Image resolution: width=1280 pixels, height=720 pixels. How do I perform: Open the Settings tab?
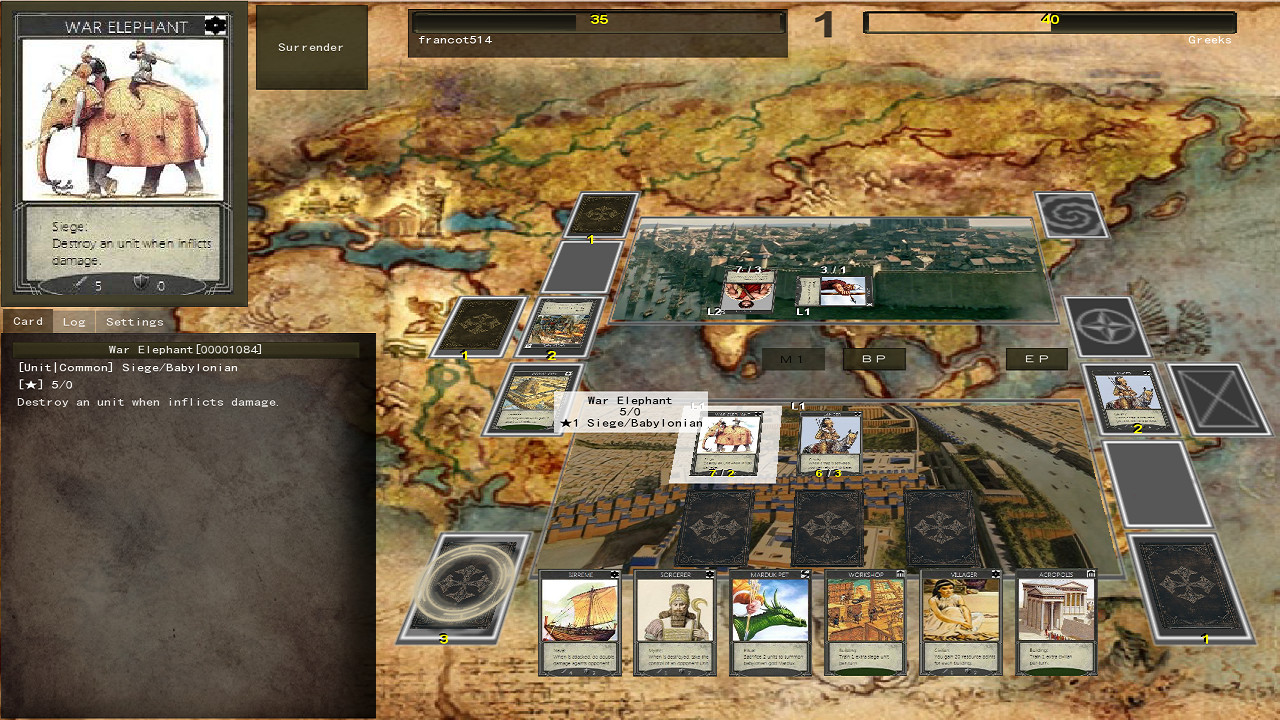tap(134, 321)
